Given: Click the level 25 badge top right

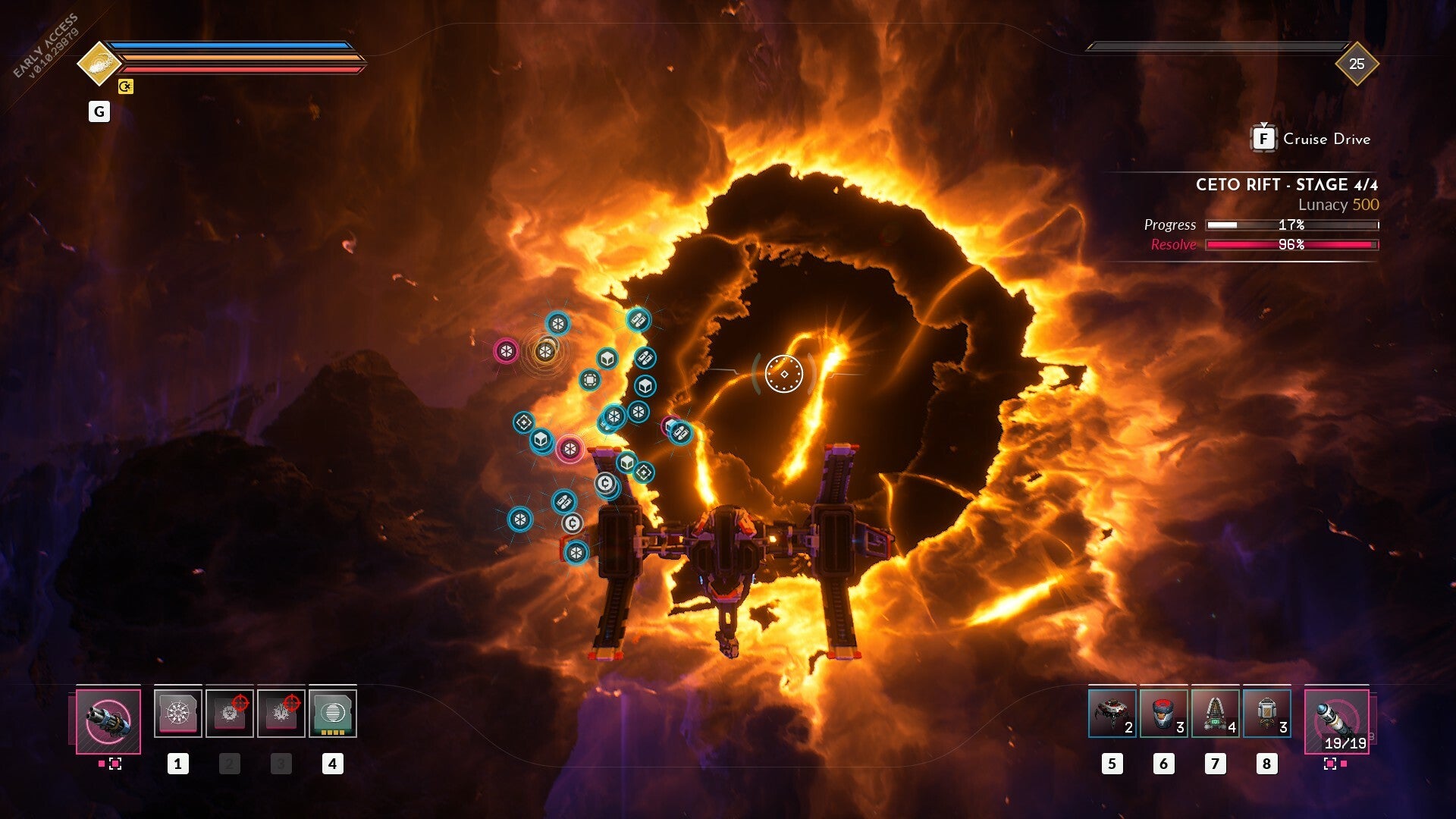Looking at the screenshot, I should click(1359, 64).
